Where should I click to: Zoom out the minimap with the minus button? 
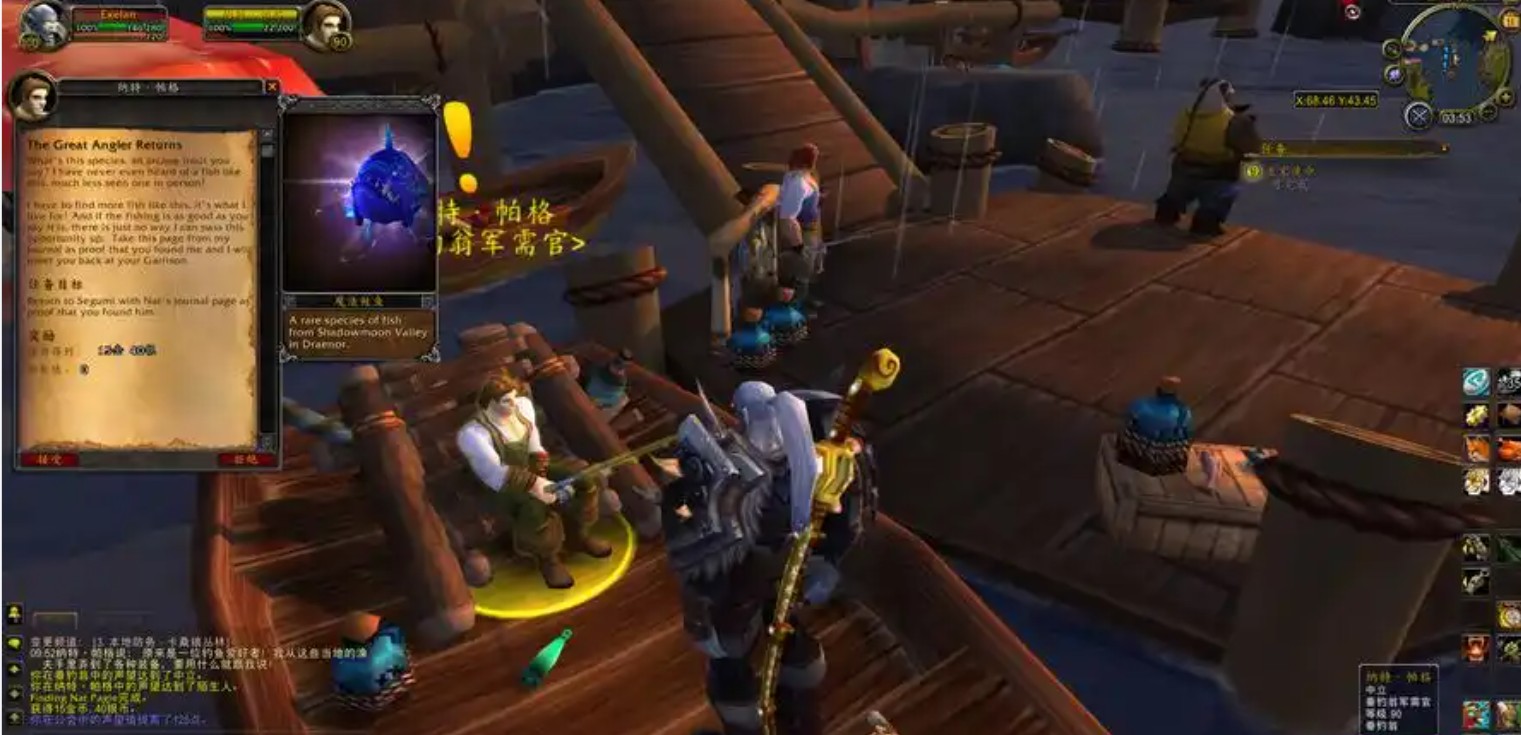click(x=1490, y=112)
